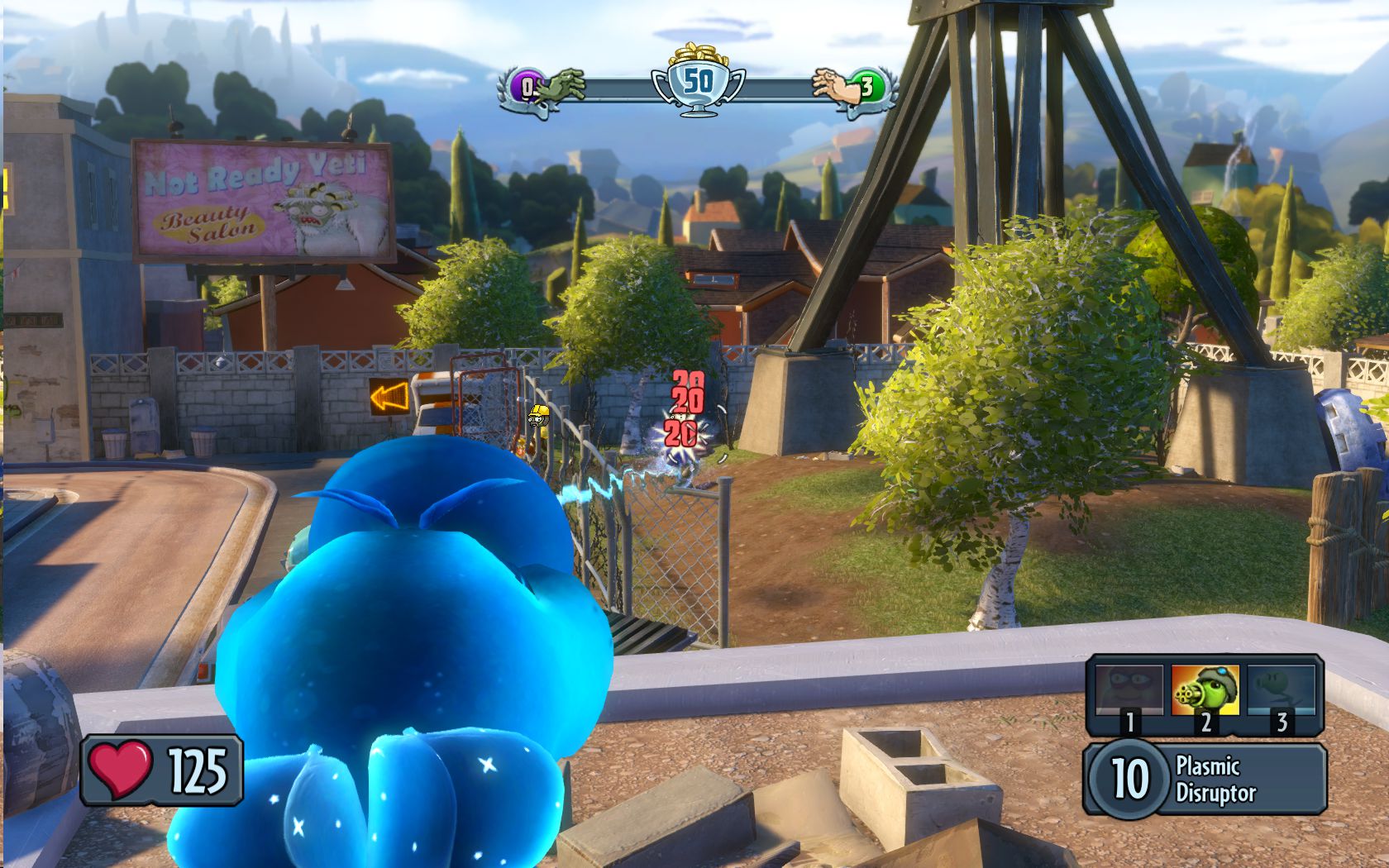Click the Plasmic Disruptor weapon panel
The image size is (1389, 868).
click(1206, 779)
